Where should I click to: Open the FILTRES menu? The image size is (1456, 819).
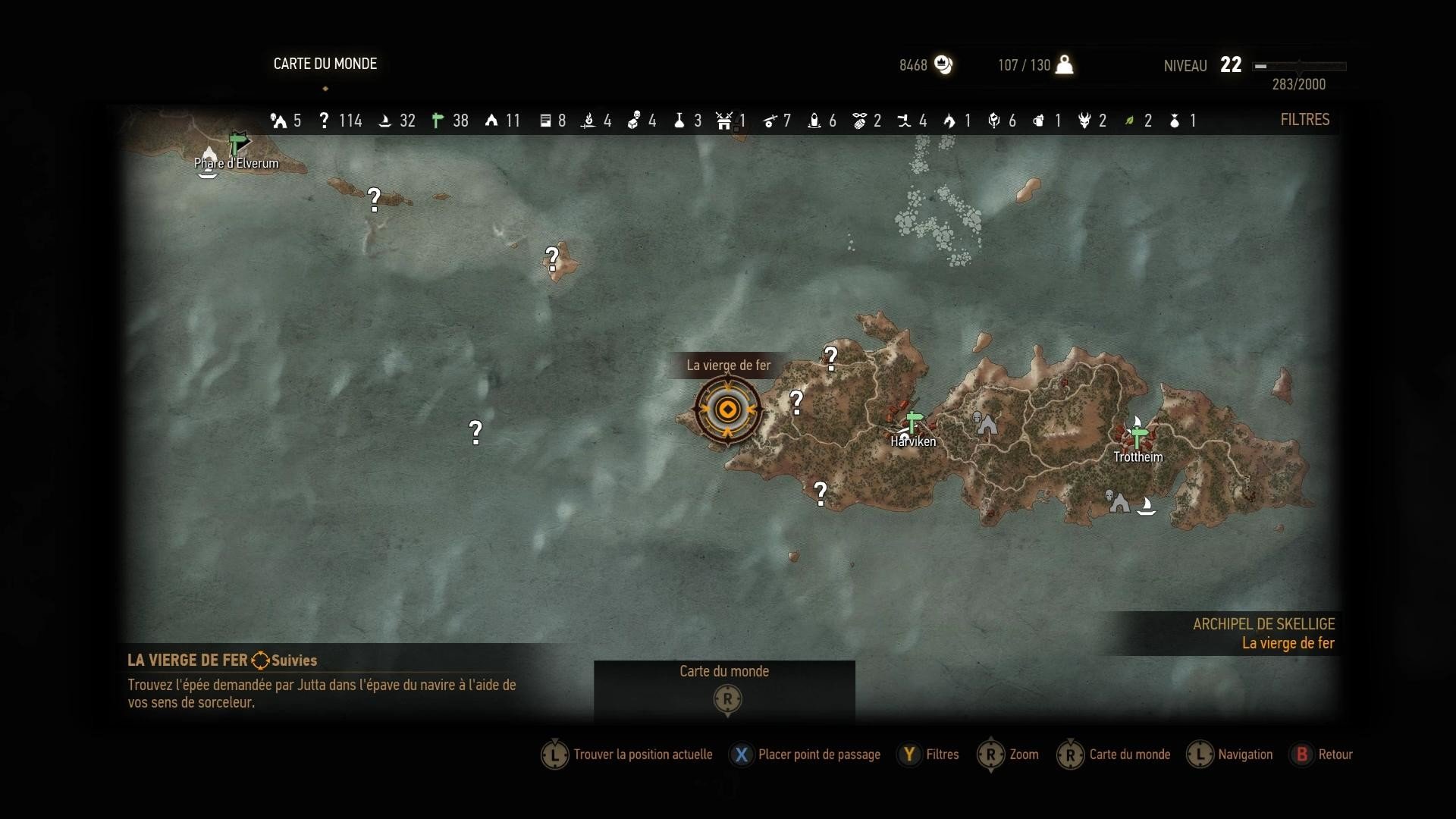coord(1304,120)
